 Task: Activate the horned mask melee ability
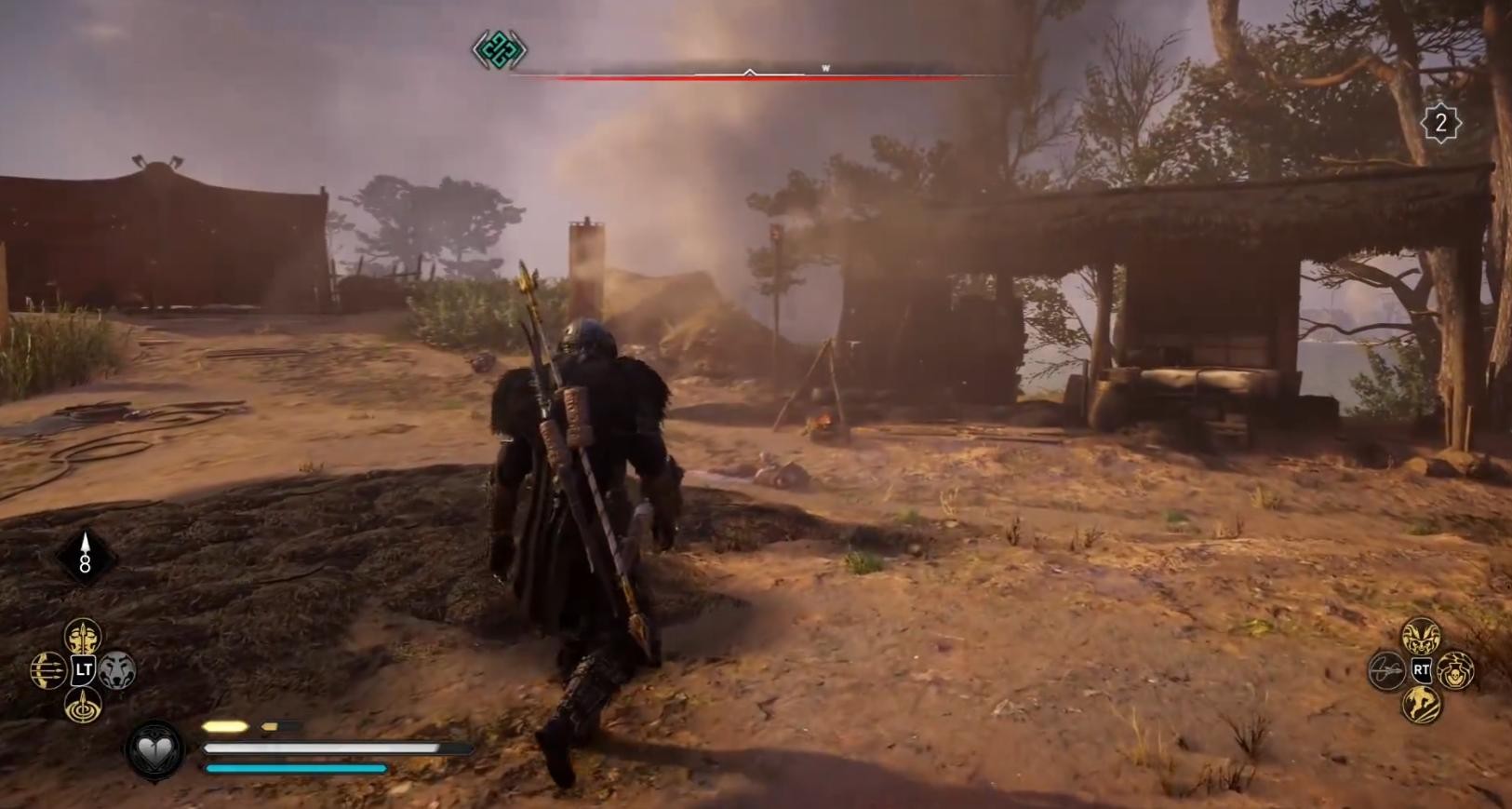(1421, 637)
